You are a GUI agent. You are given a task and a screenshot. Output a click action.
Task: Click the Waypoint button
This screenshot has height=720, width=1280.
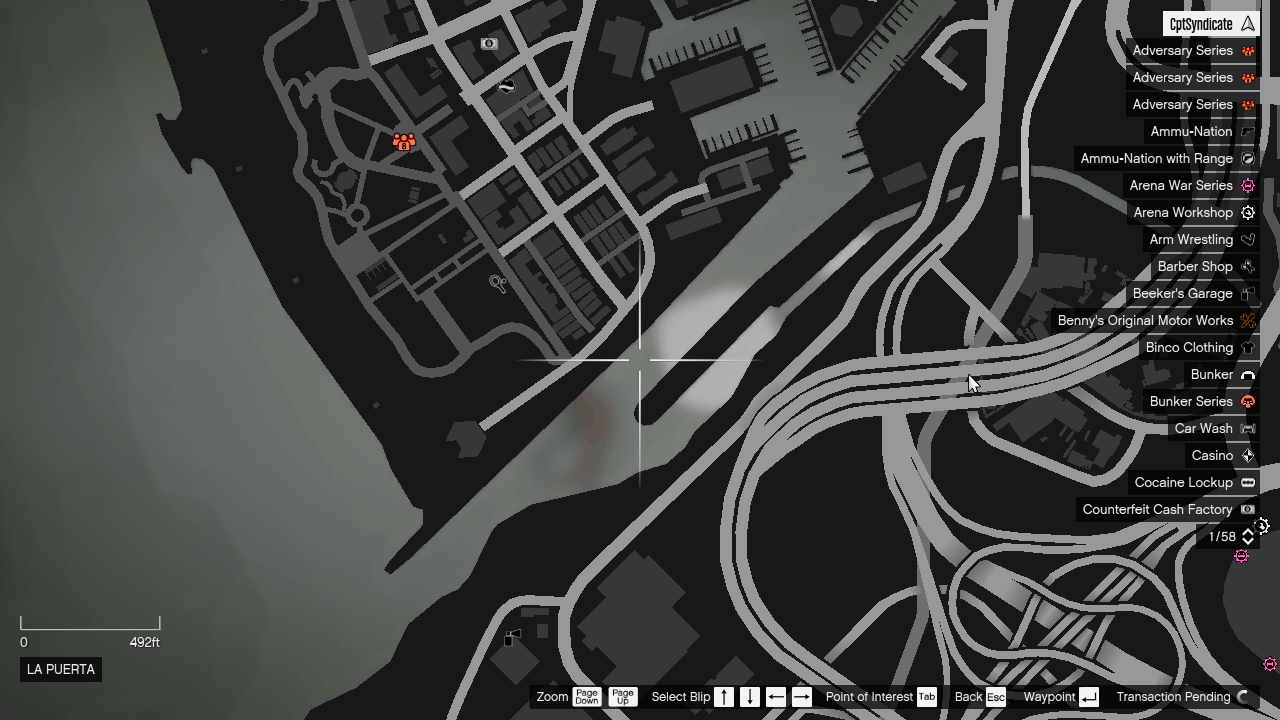tap(1056, 697)
